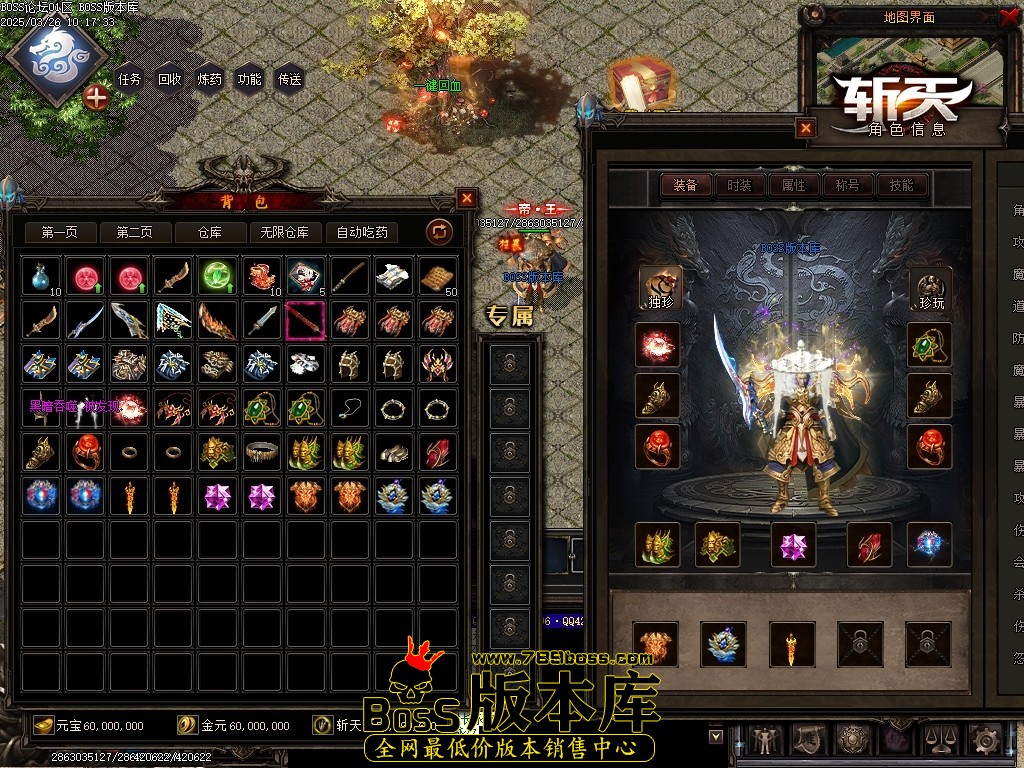Open the 任务 quest menu
1024x768 pixels.
(130, 79)
